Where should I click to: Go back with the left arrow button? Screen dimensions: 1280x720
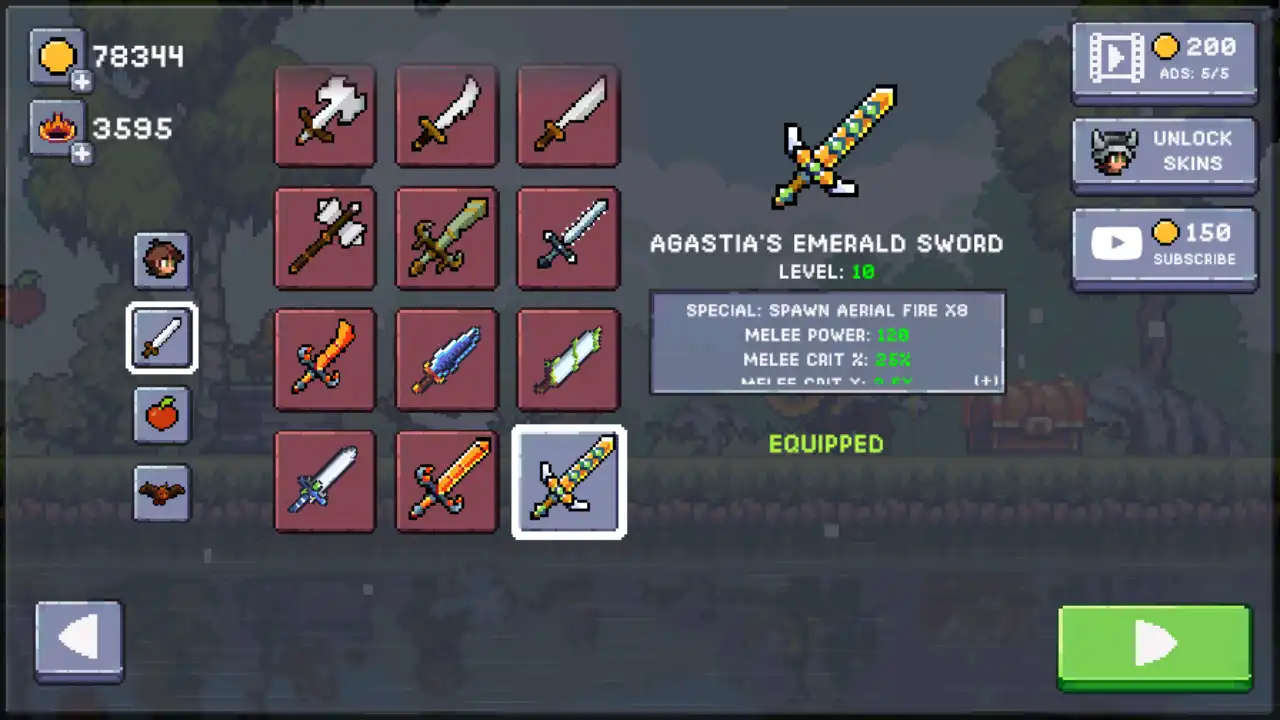[79, 641]
